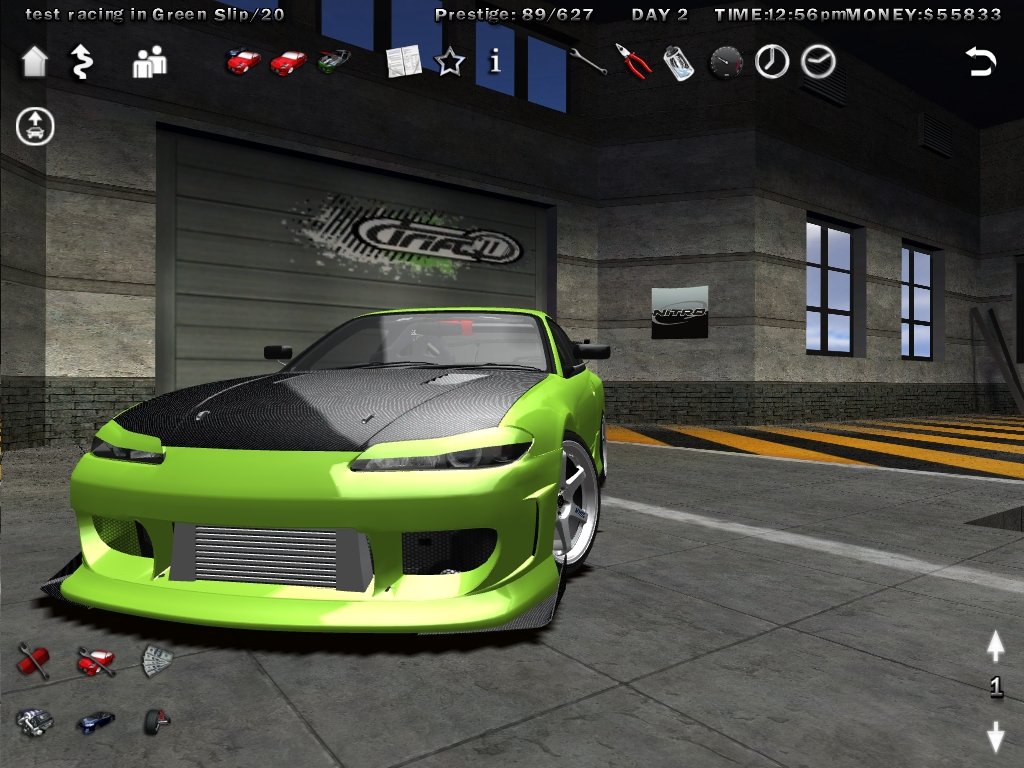Click the curved back arrow button

coord(981,62)
